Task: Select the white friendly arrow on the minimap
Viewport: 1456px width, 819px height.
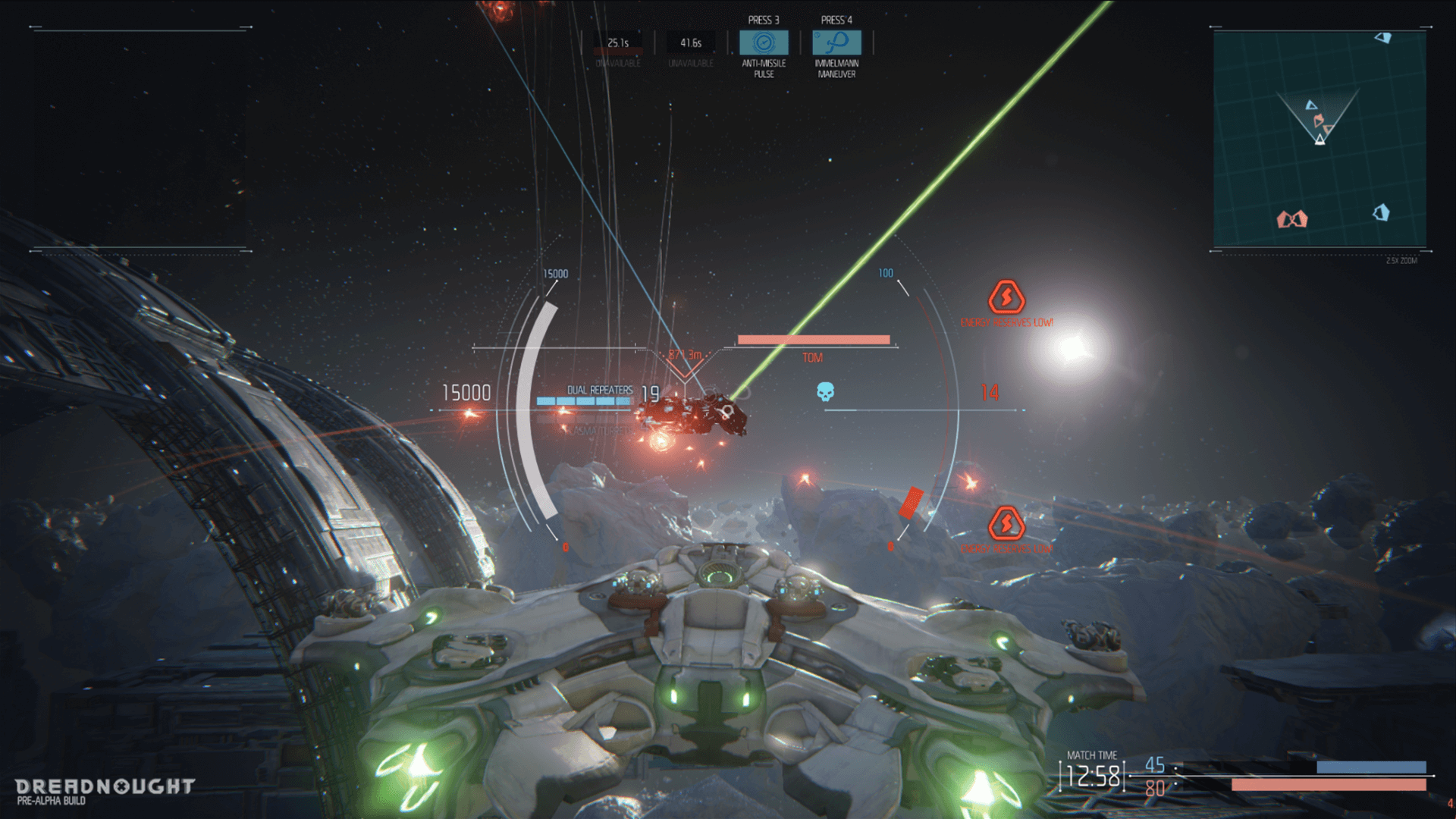Action: pos(1320,140)
